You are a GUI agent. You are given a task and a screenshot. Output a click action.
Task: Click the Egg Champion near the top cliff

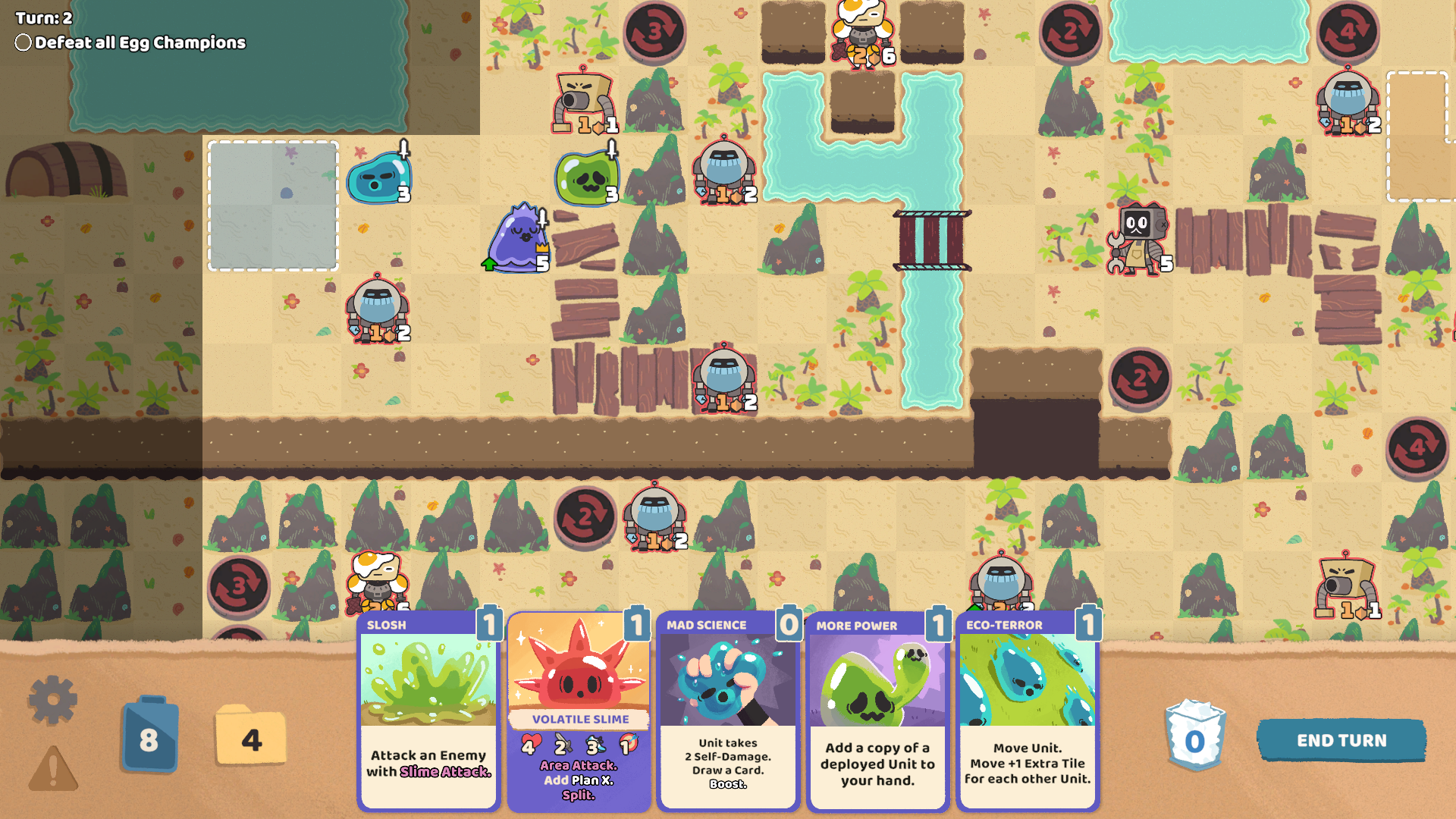click(x=864, y=32)
